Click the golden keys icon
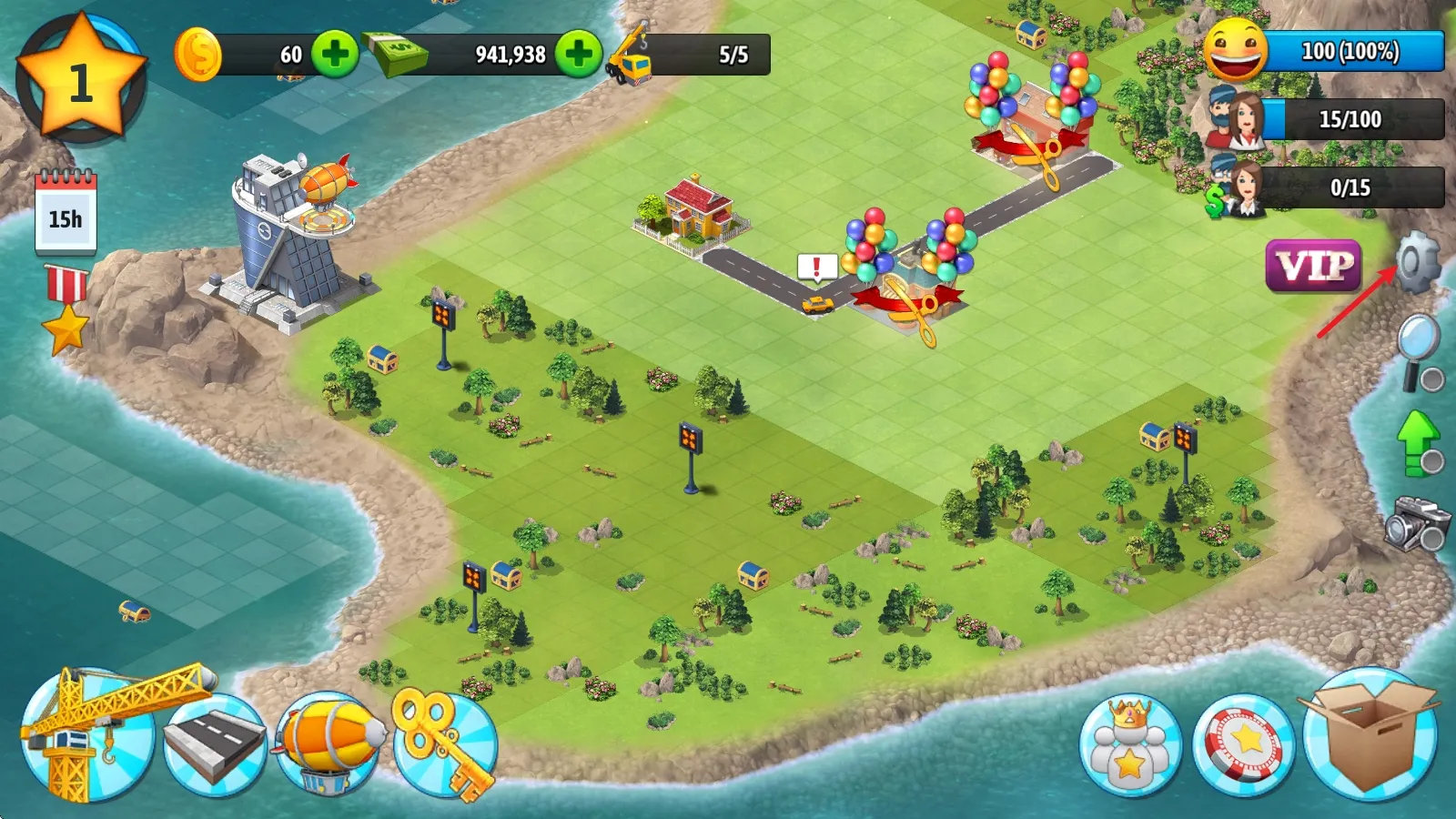Image resolution: width=1456 pixels, height=819 pixels. click(x=444, y=743)
